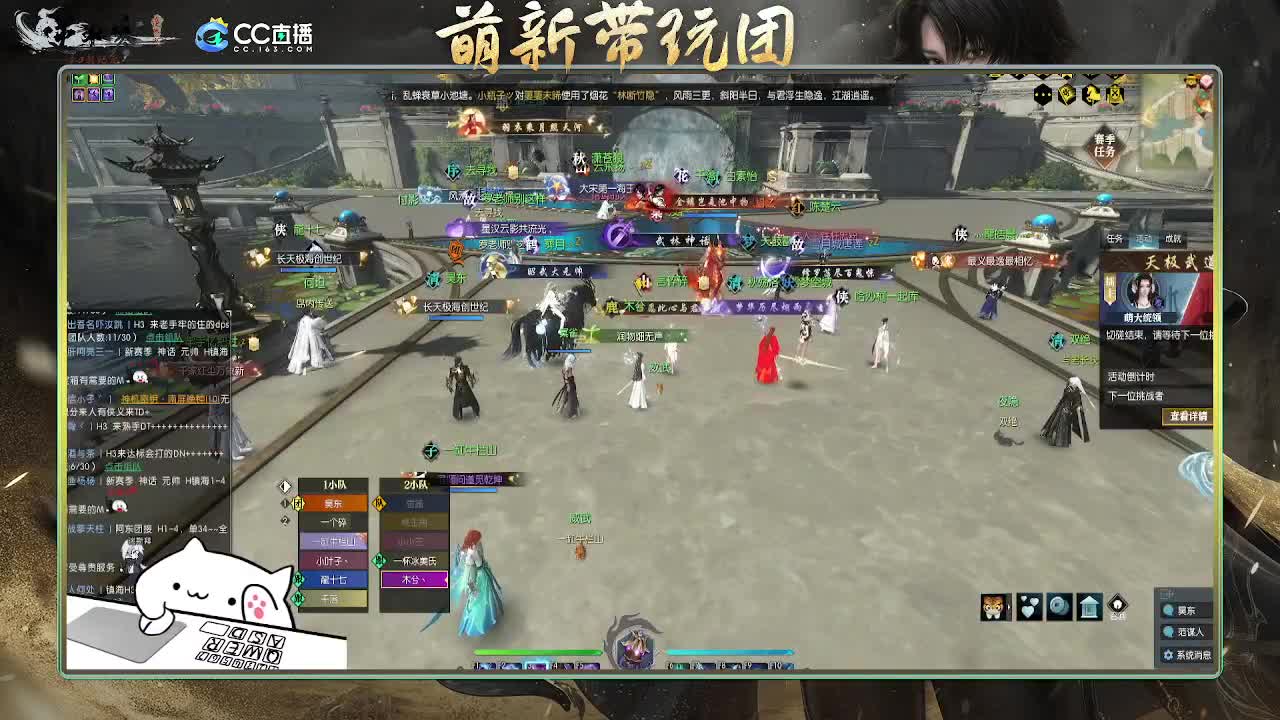This screenshot has height=720, width=1280.
Task: Open the hearts friendship icon in bottom toolbar
Action: [x=1029, y=606]
